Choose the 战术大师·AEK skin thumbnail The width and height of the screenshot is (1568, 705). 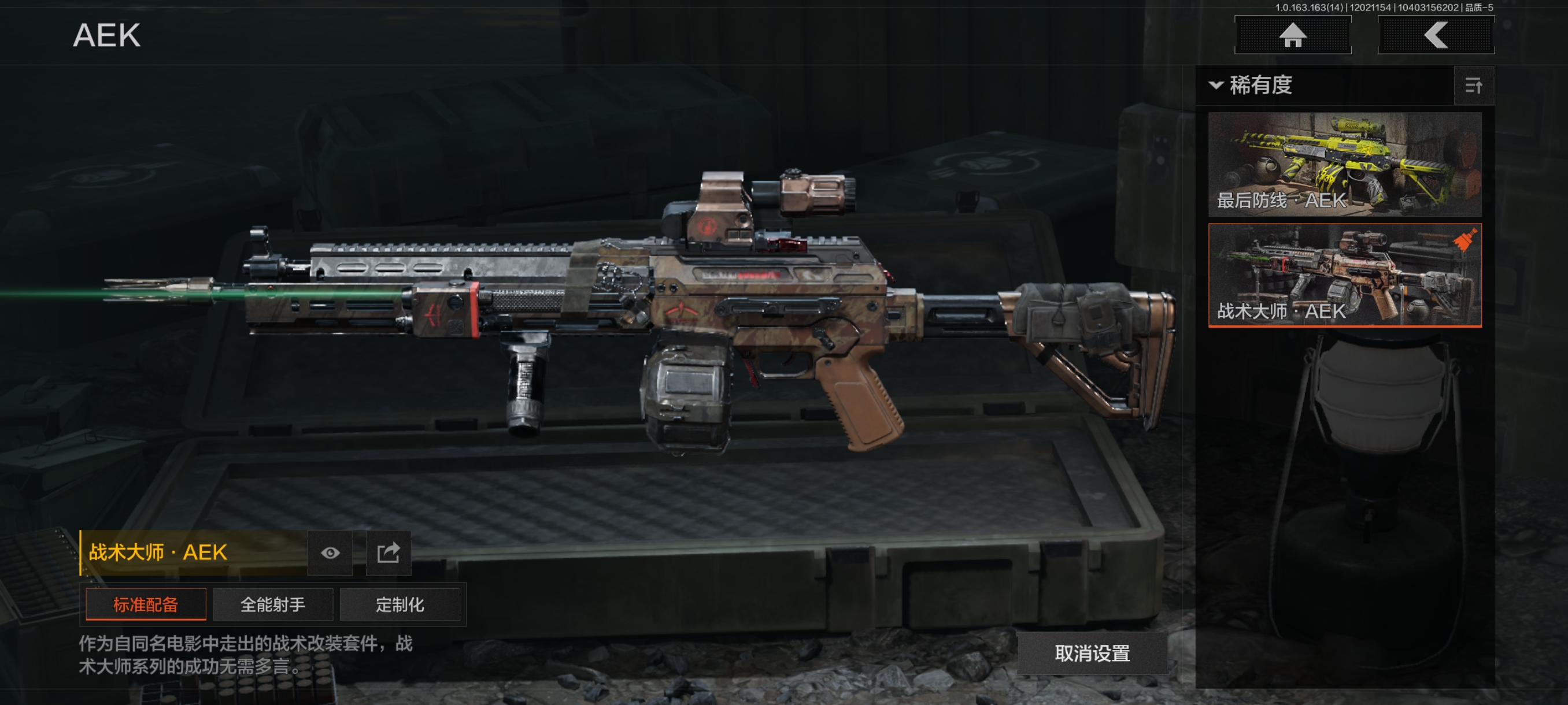tap(1344, 275)
